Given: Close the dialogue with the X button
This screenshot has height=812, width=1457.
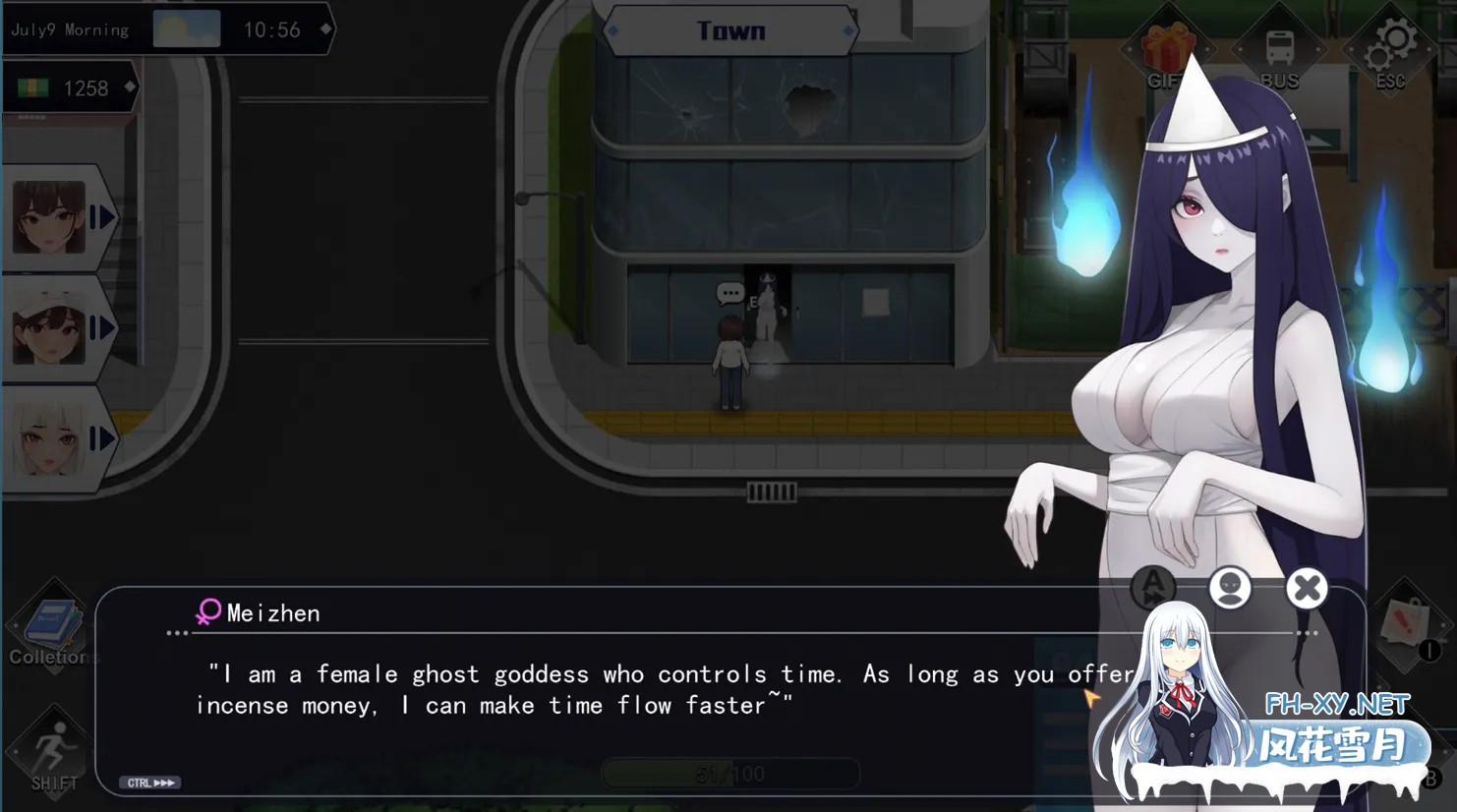Looking at the screenshot, I should tap(1307, 588).
